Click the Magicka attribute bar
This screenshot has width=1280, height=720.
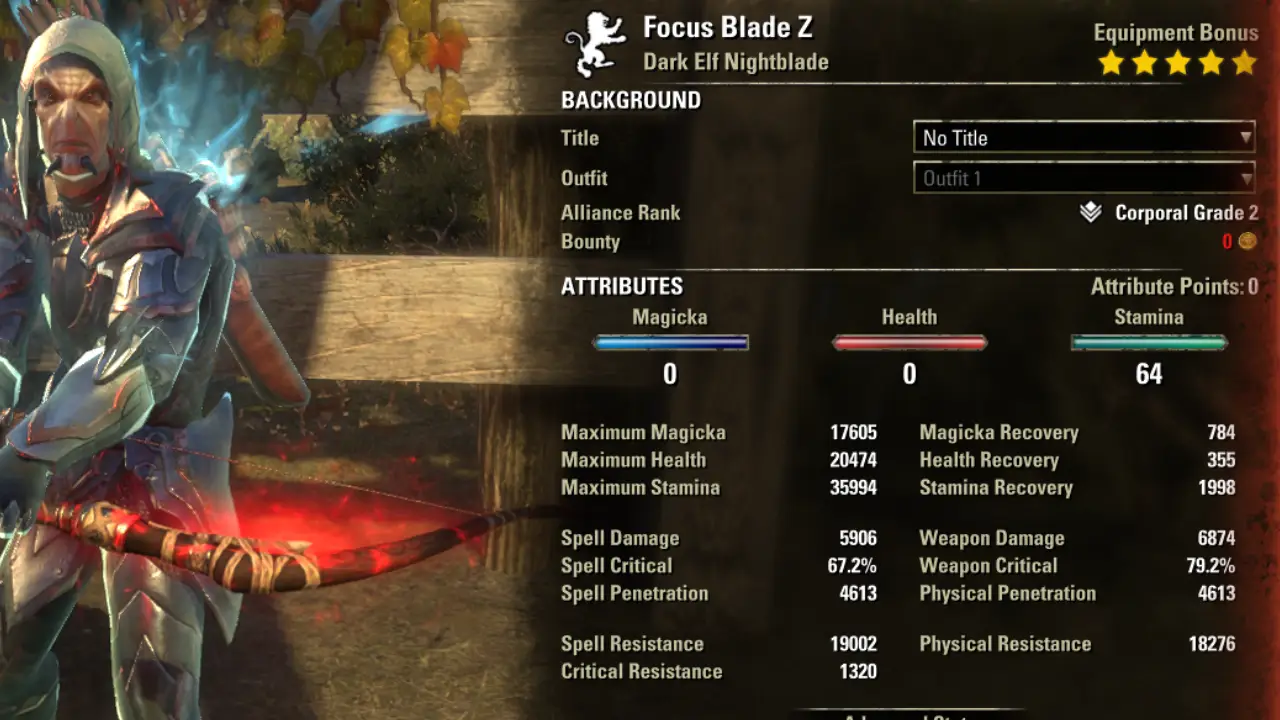(x=670, y=342)
